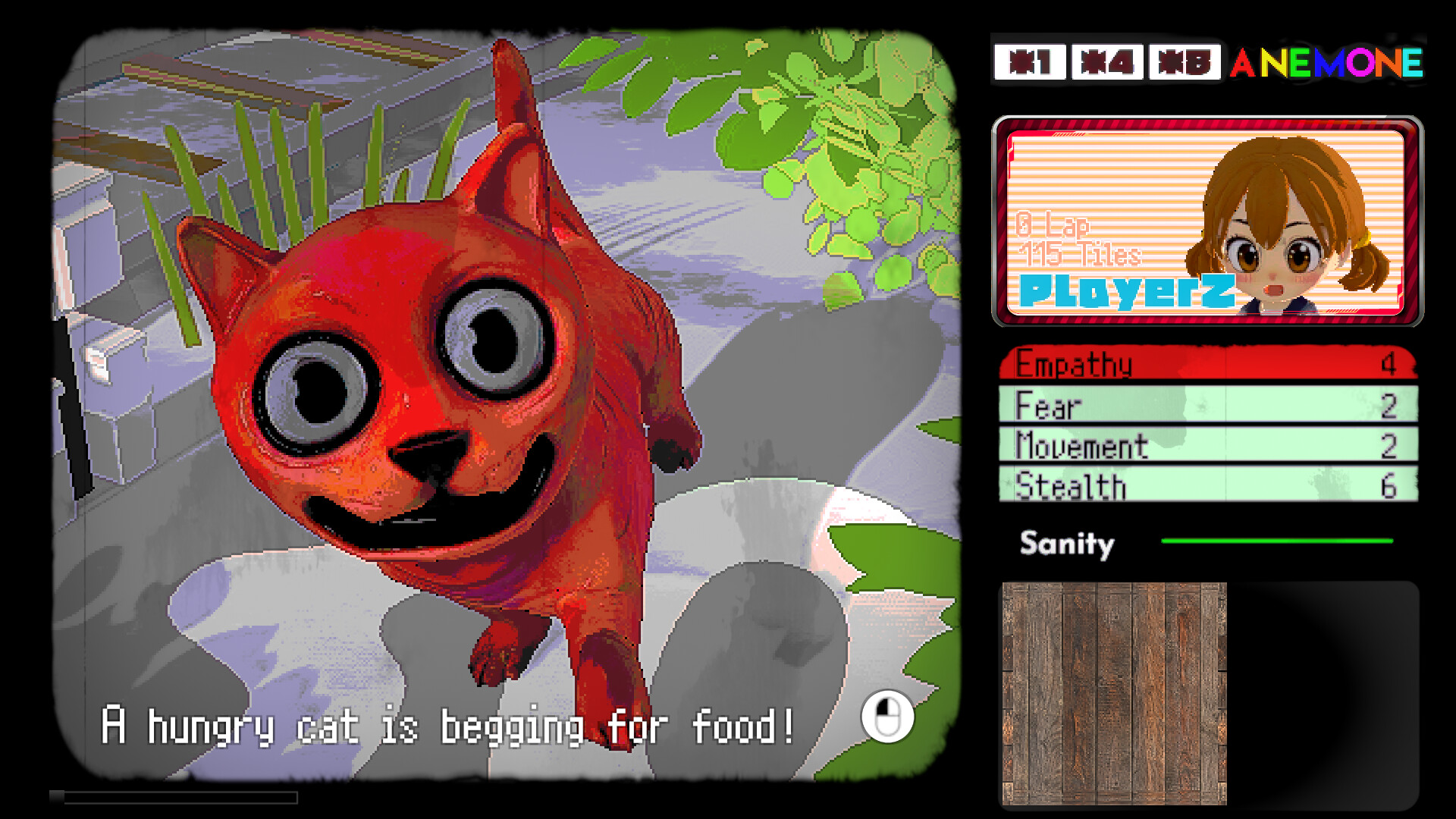Toggle the Fear stat row
The image size is (1456, 819).
1206,407
